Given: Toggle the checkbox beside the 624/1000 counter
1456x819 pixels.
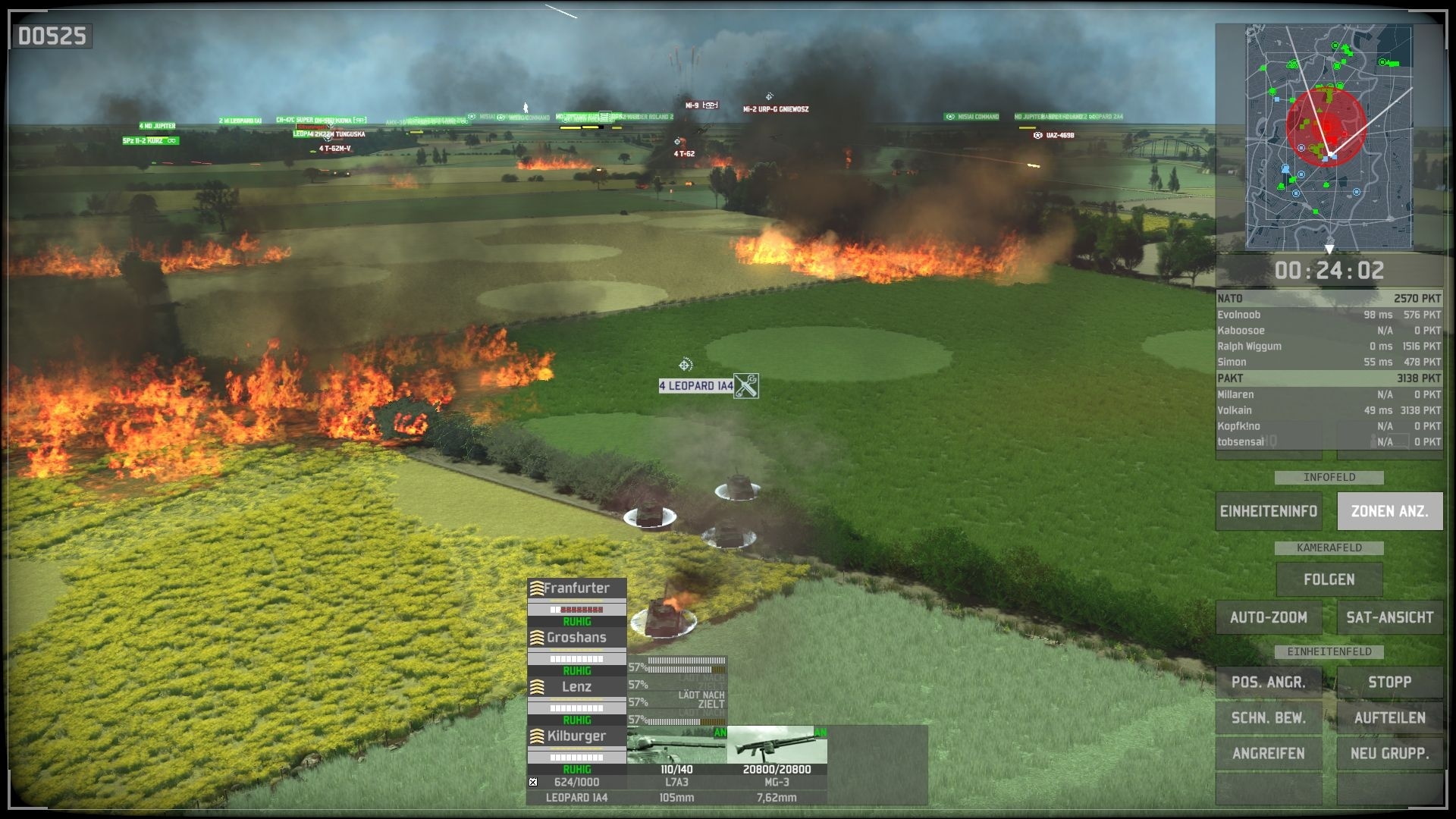Looking at the screenshot, I should pyautogui.click(x=532, y=780).
